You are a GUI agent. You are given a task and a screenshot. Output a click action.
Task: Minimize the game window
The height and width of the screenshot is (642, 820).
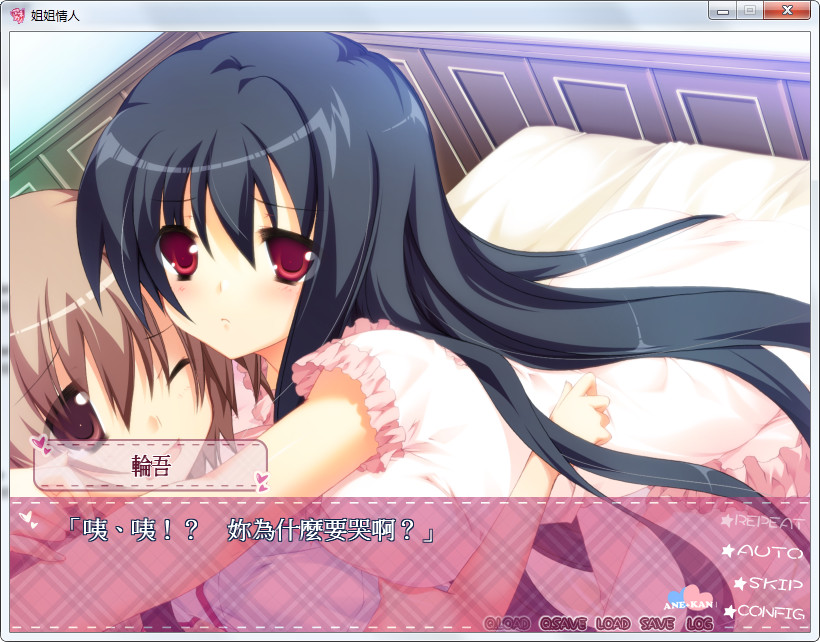(721, 11)
